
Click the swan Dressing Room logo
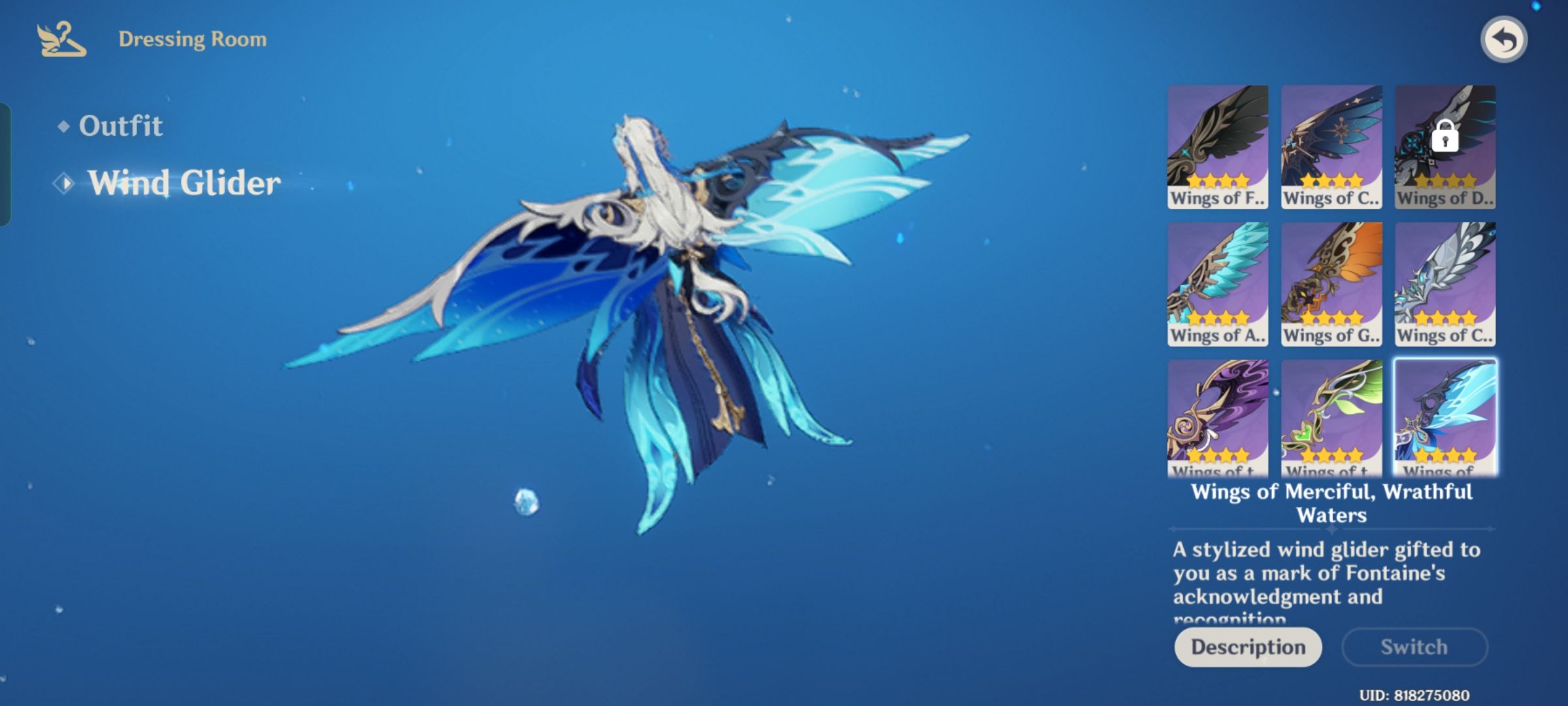pyautogui.click(x=63, y=39)
